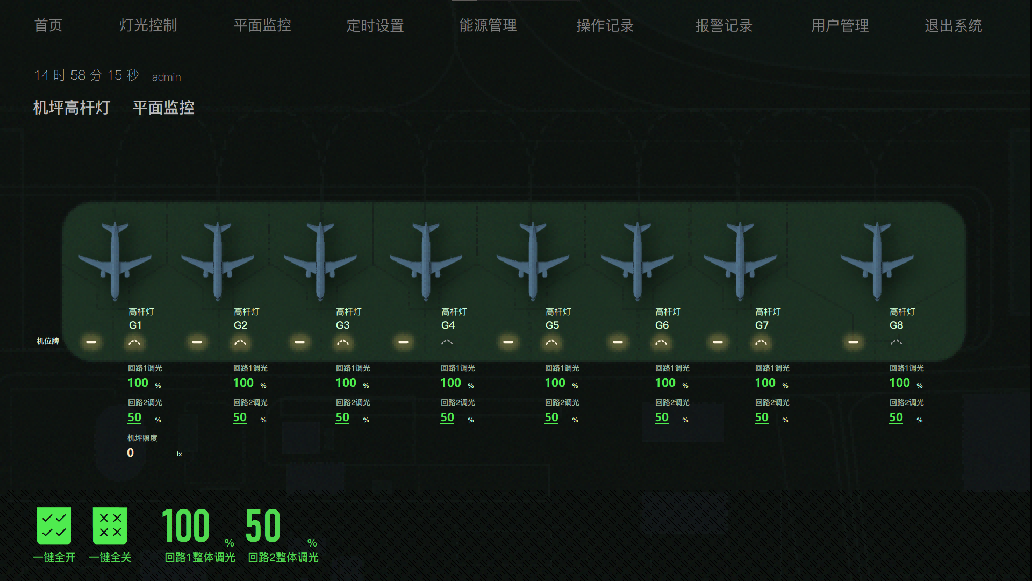Image resolution: width=1032 pixels, height=581 pixels.
Task: Toggle the G8 高杆灯 lamp icon
Action: pos(896,343)
